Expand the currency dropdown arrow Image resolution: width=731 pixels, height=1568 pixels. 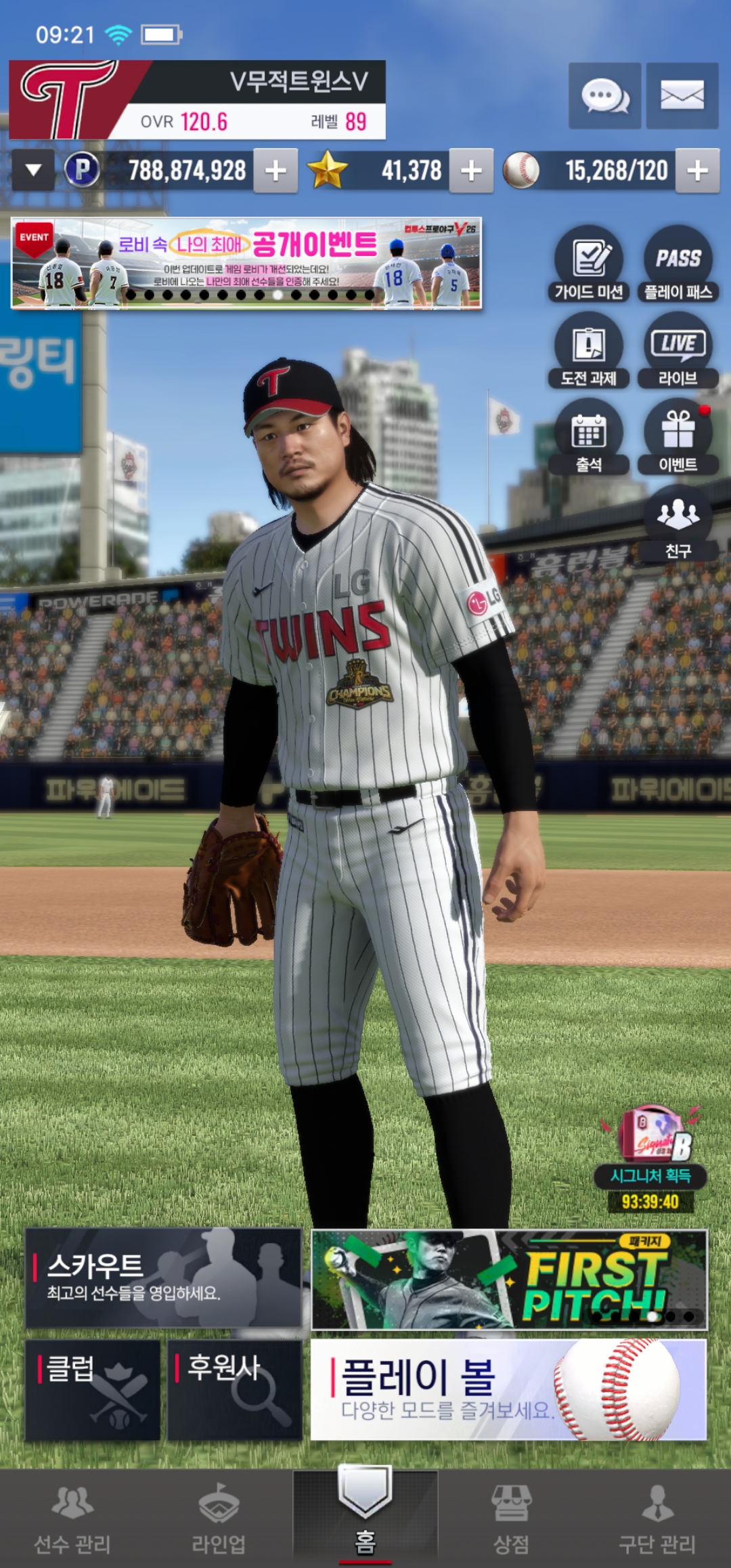(33, 170)
